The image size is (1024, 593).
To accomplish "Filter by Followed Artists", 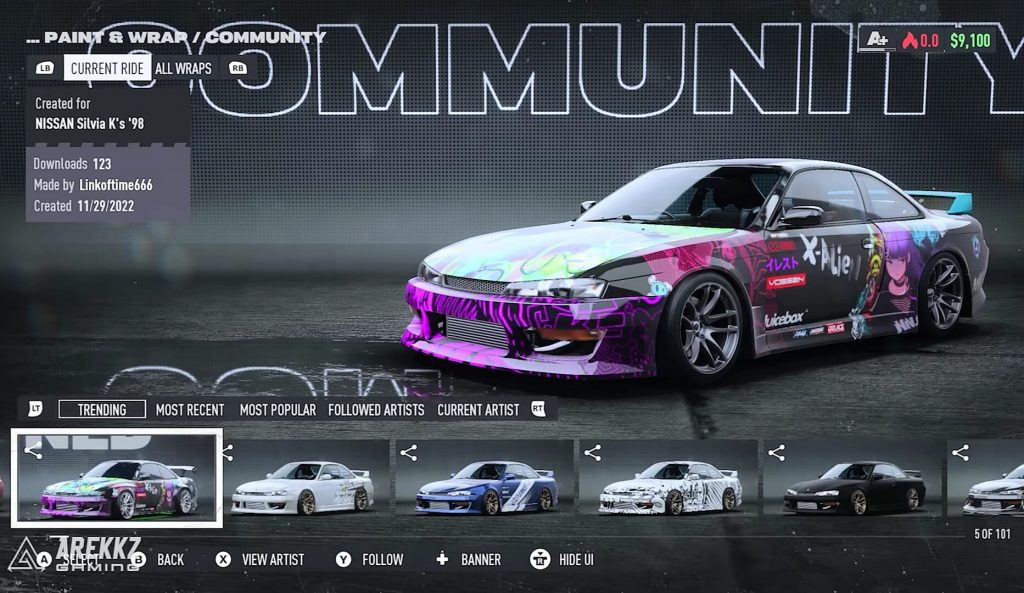I will (x=376, y=409).
